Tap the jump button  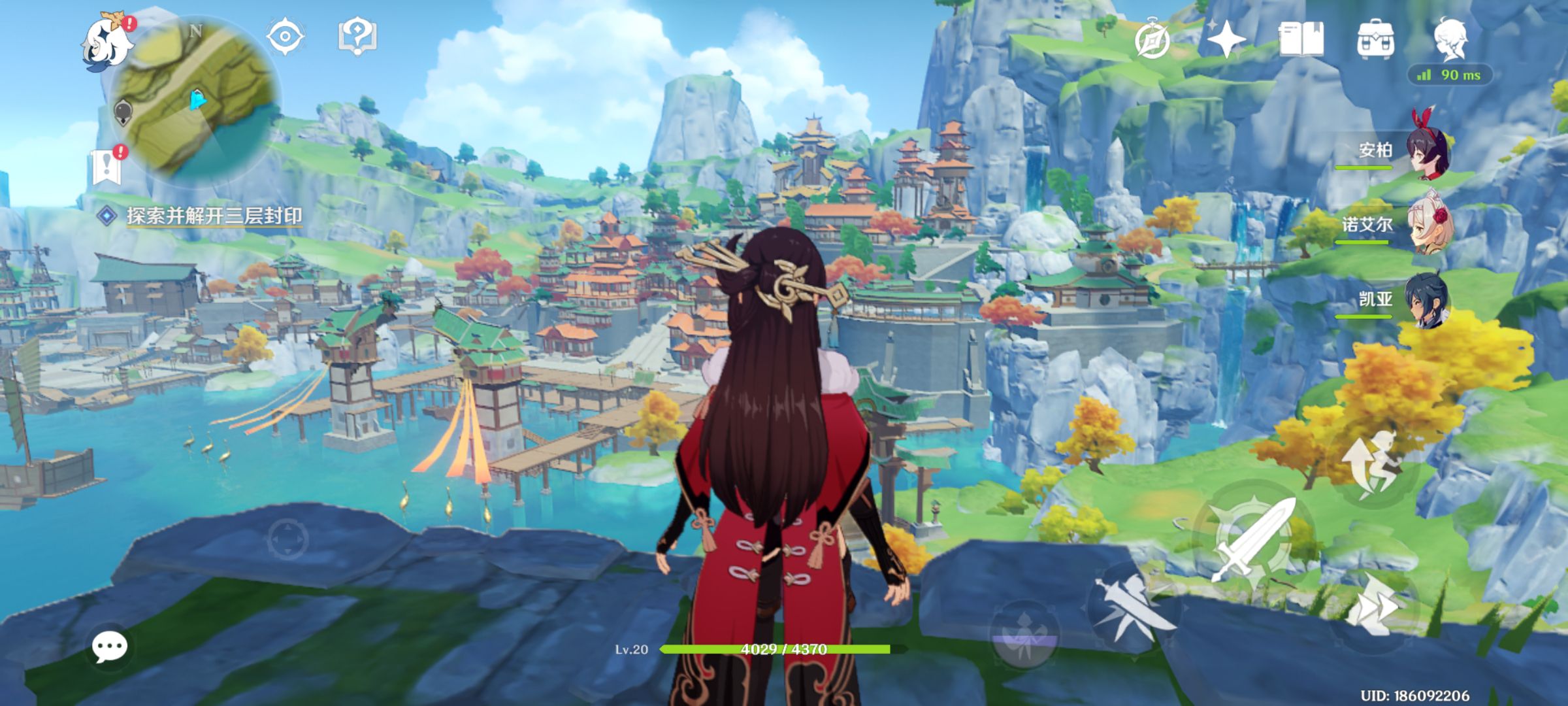click(x=1372, y=465)
